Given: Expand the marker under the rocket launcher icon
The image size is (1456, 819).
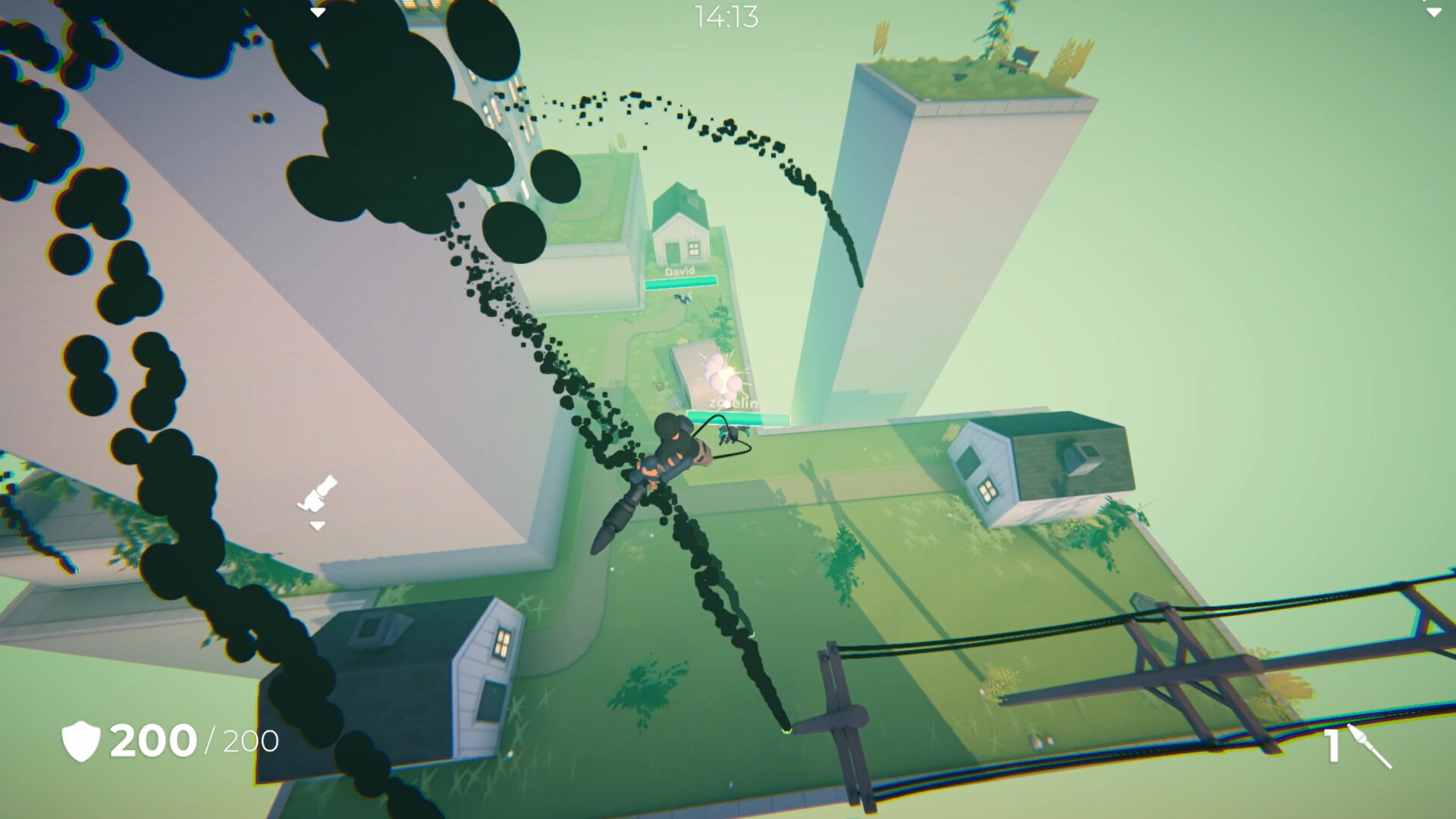Looking at the screenshot, I should coord(317,526).
